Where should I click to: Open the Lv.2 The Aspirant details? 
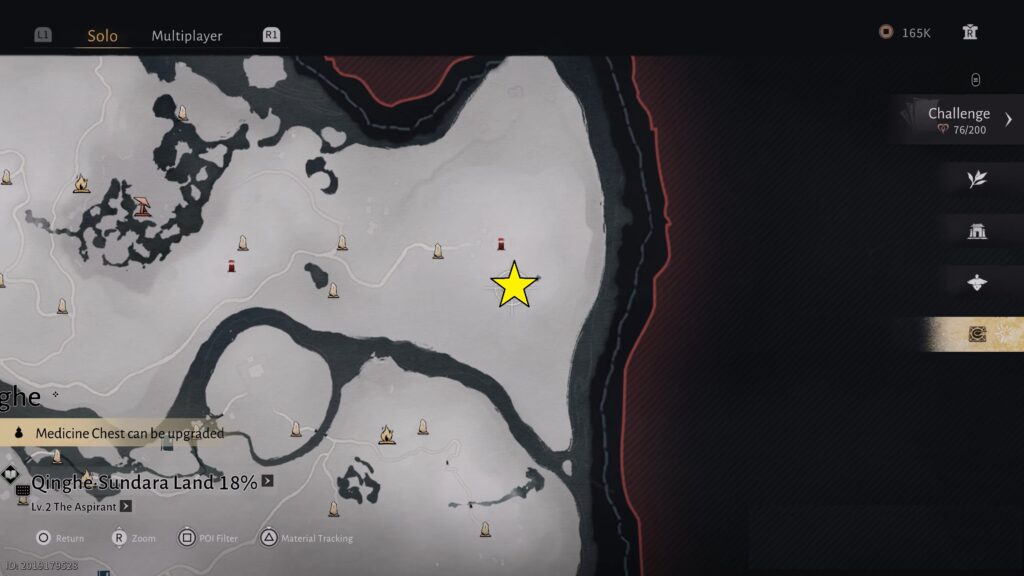pyautogui.click(x=126, y=507)
